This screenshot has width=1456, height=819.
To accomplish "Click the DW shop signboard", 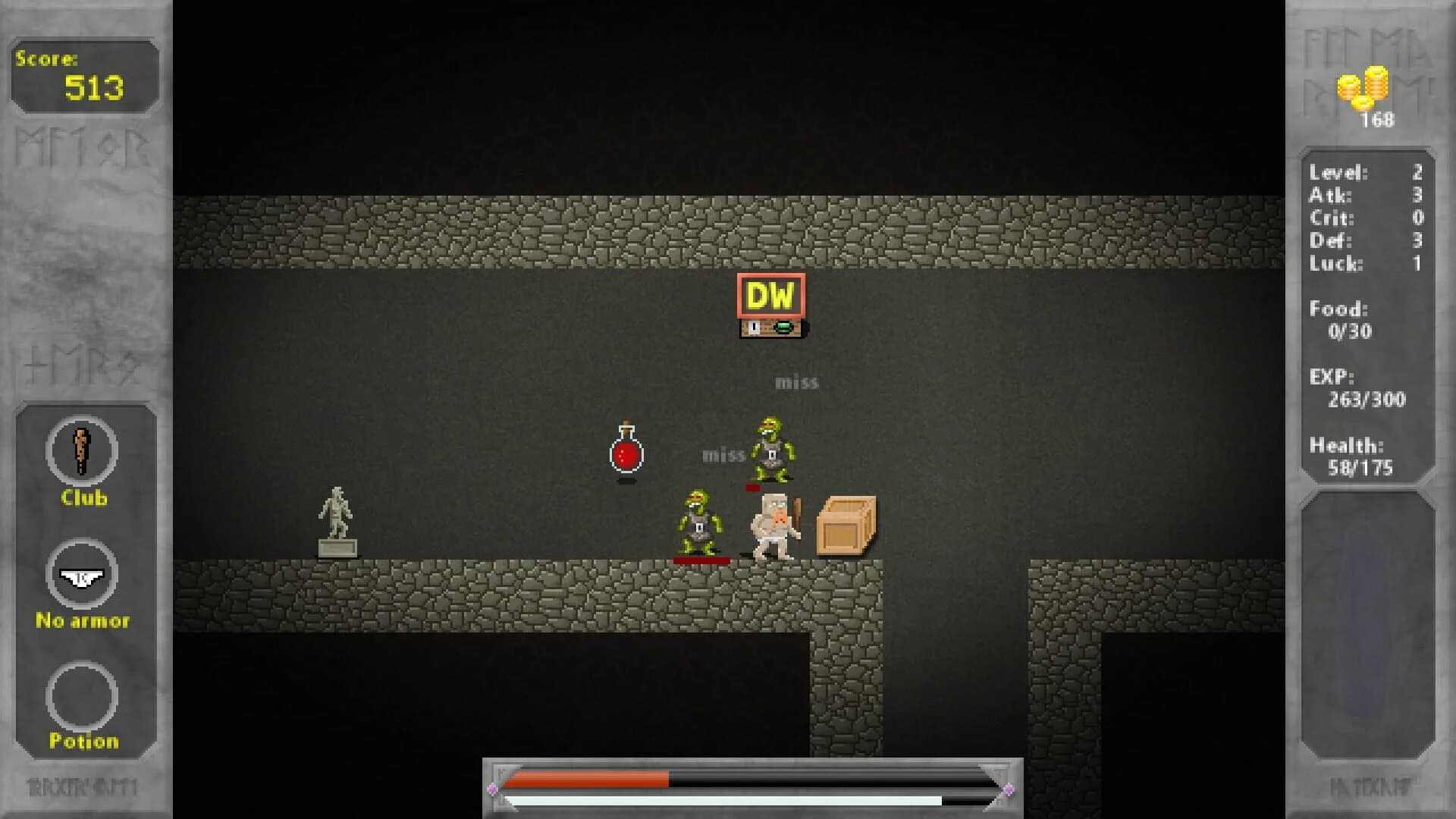I will click(770, 296).
